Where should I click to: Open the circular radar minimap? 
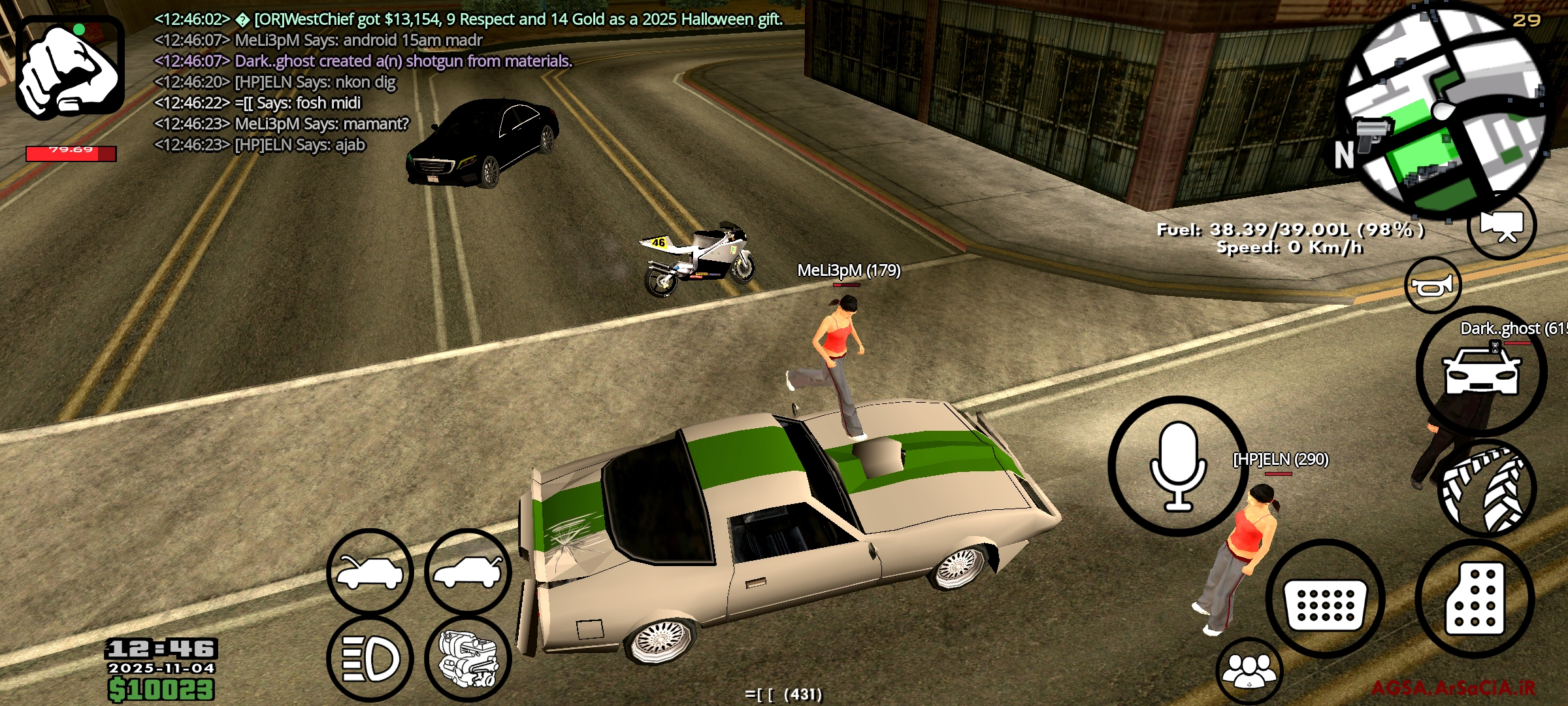tap(1445, 111)
